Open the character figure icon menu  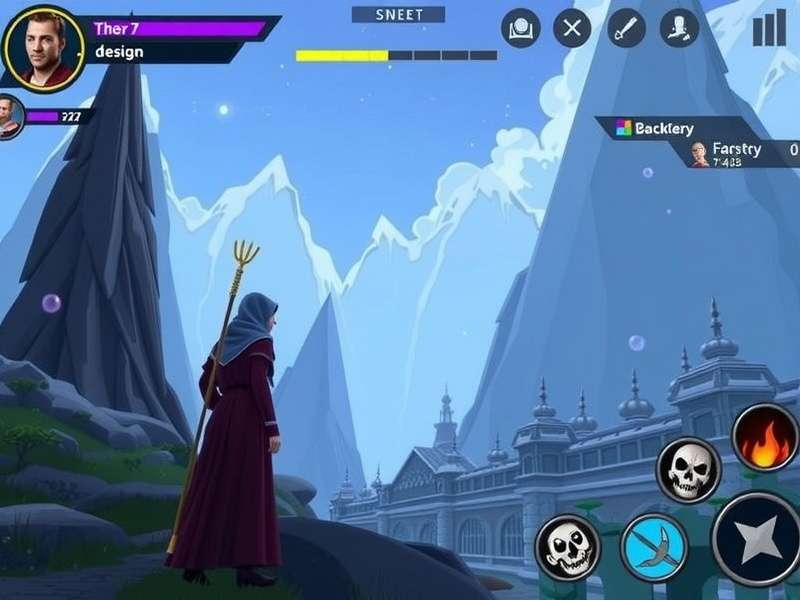[x=680, y=28]
